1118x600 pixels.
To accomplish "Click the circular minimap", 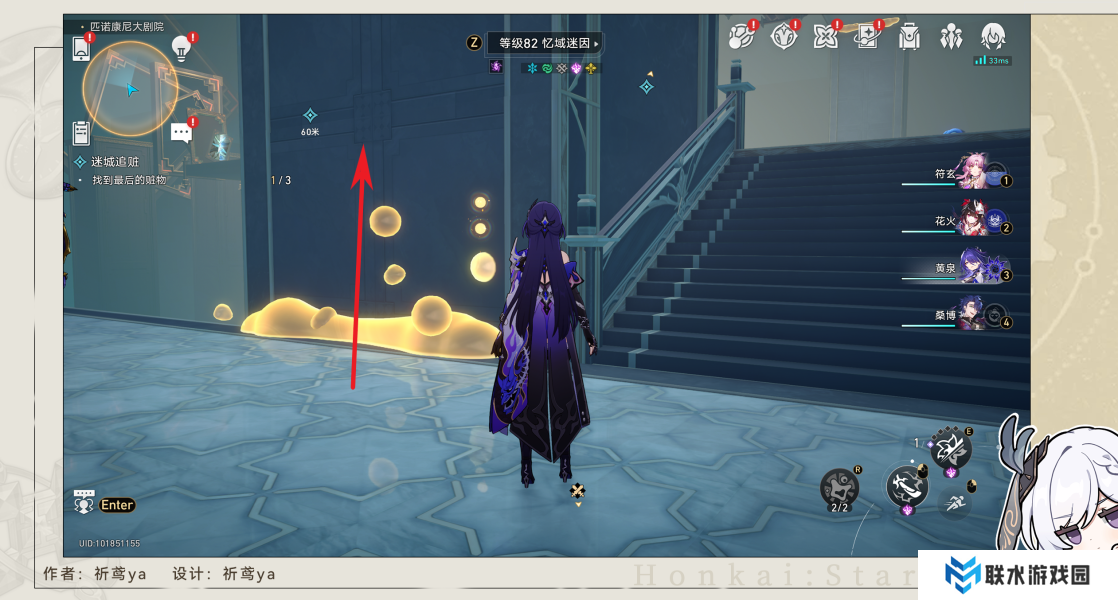I will [130, 89].
